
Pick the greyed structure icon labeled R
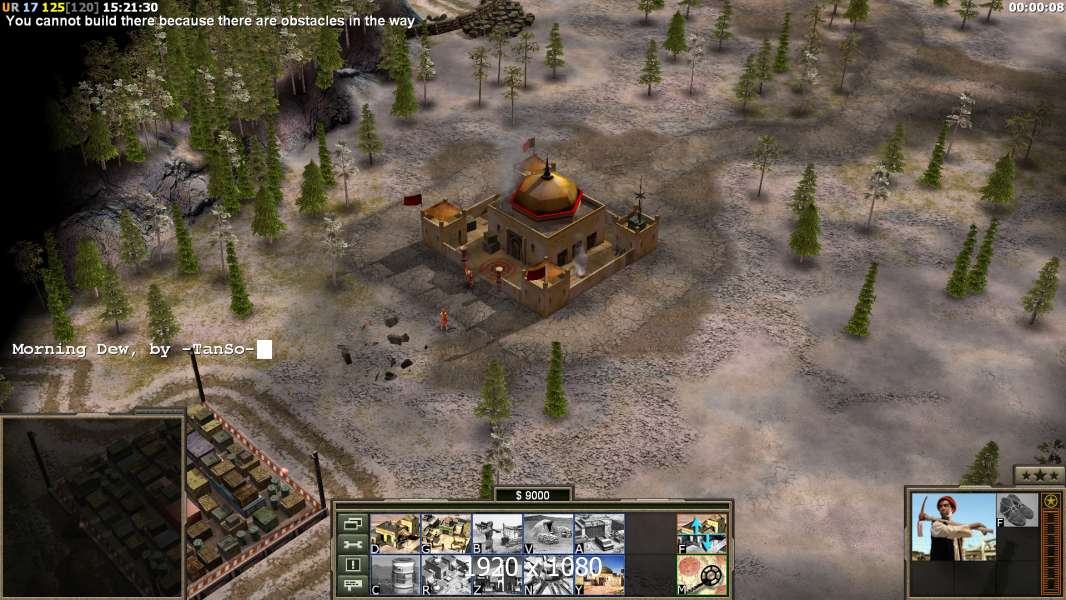(x=446, y=574)
